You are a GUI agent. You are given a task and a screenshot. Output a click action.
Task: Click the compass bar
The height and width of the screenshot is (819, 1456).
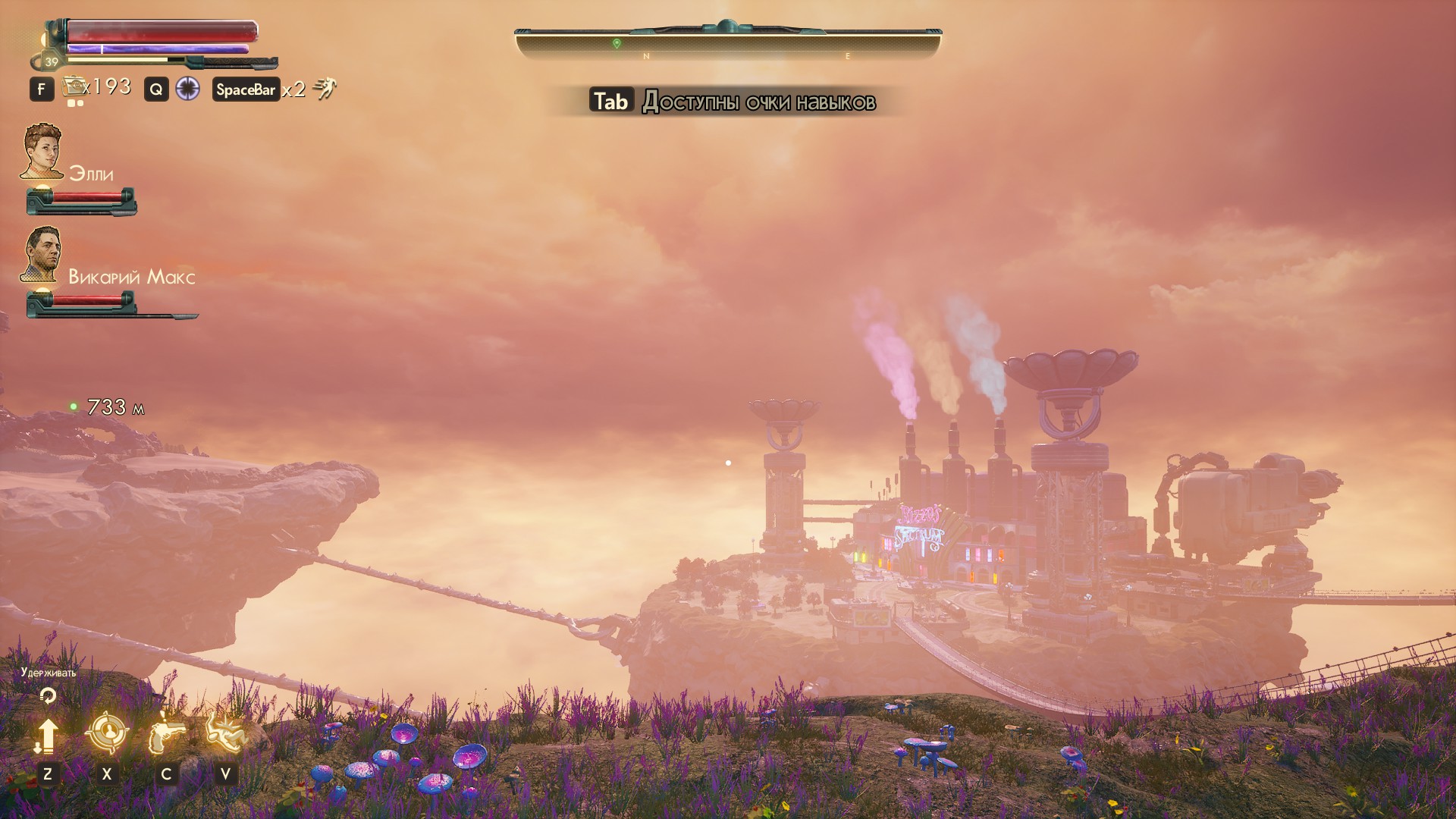point(727,44)
